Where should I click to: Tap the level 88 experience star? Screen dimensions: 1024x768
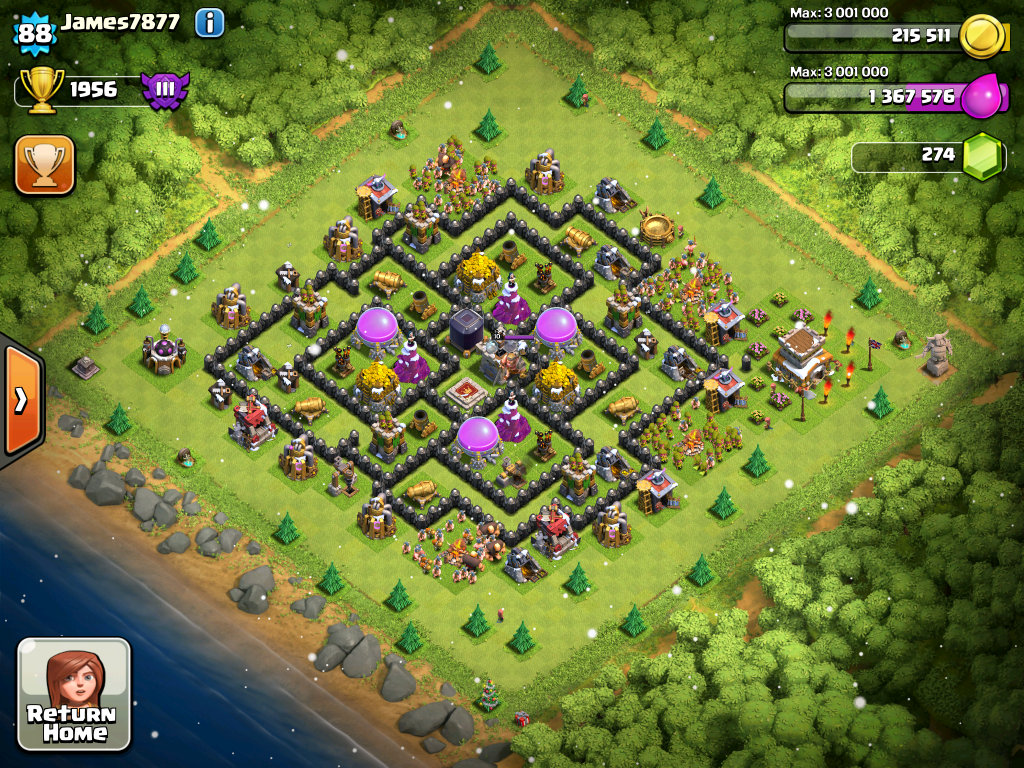pyautogui.click(x=35, y=33)
